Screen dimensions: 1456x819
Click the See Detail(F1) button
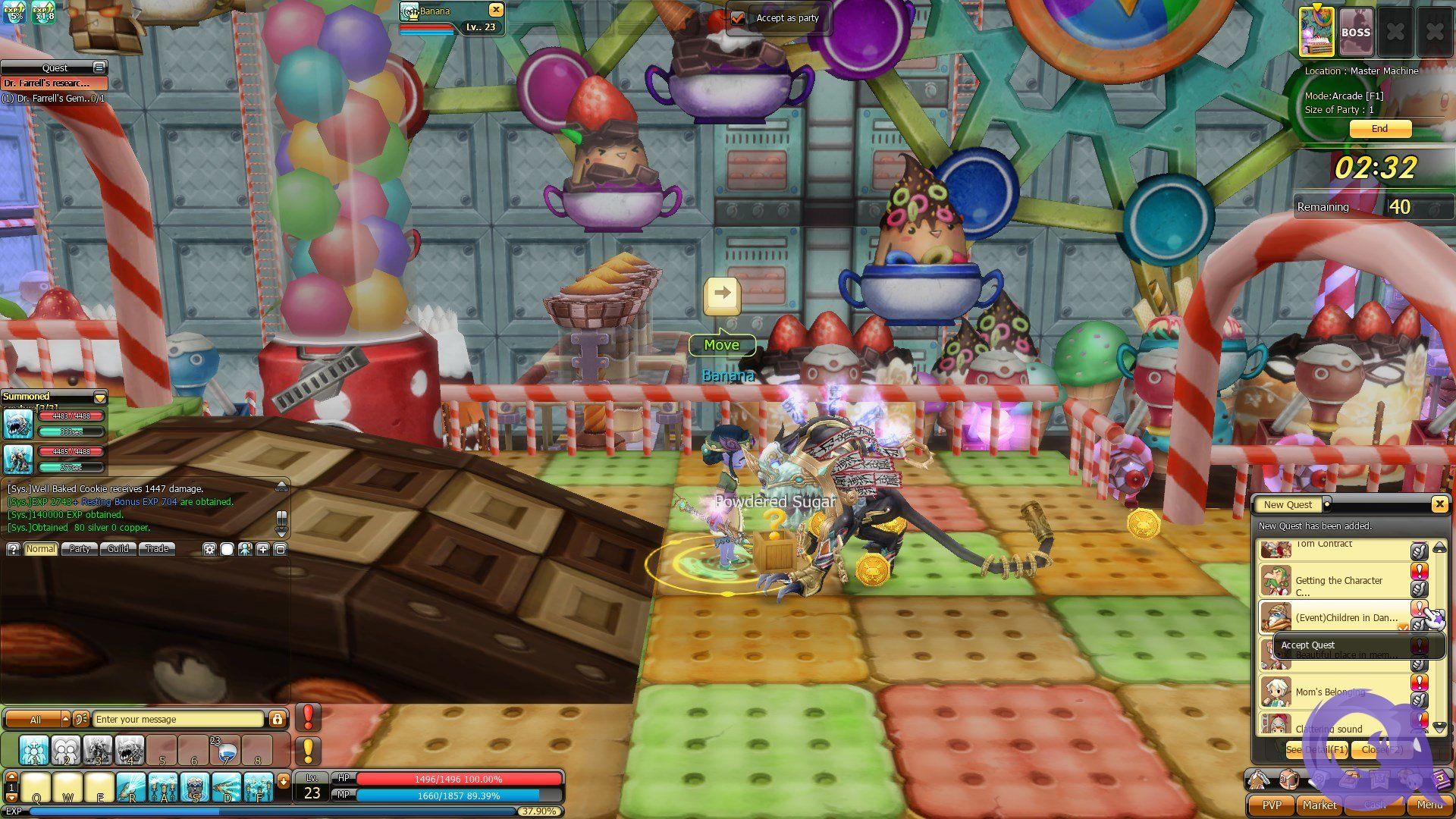click(x=1316, y=749)
